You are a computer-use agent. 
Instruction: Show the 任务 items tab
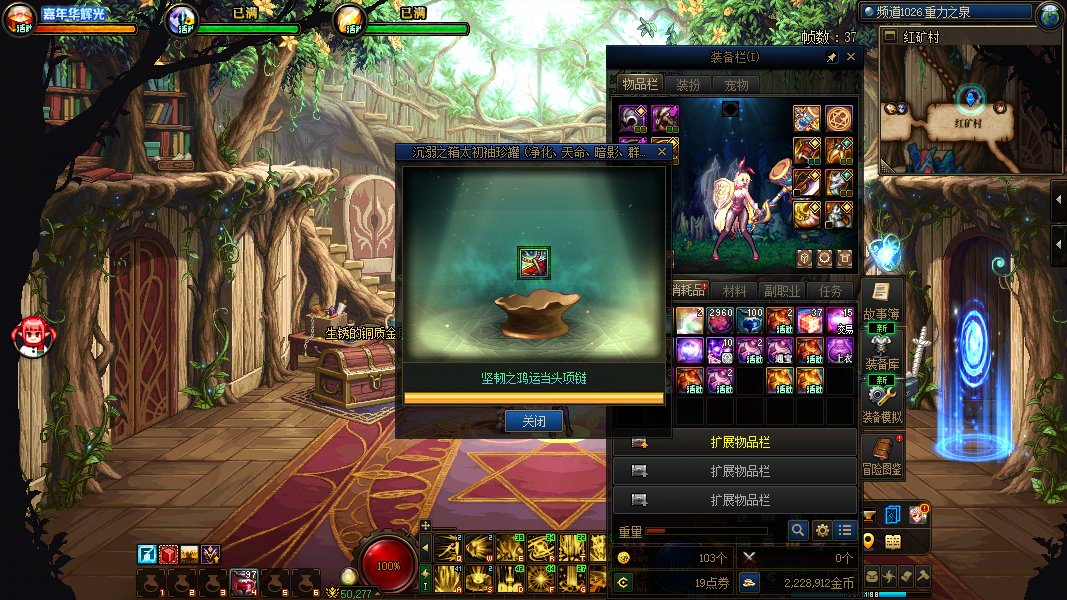(x=830, y=291)
